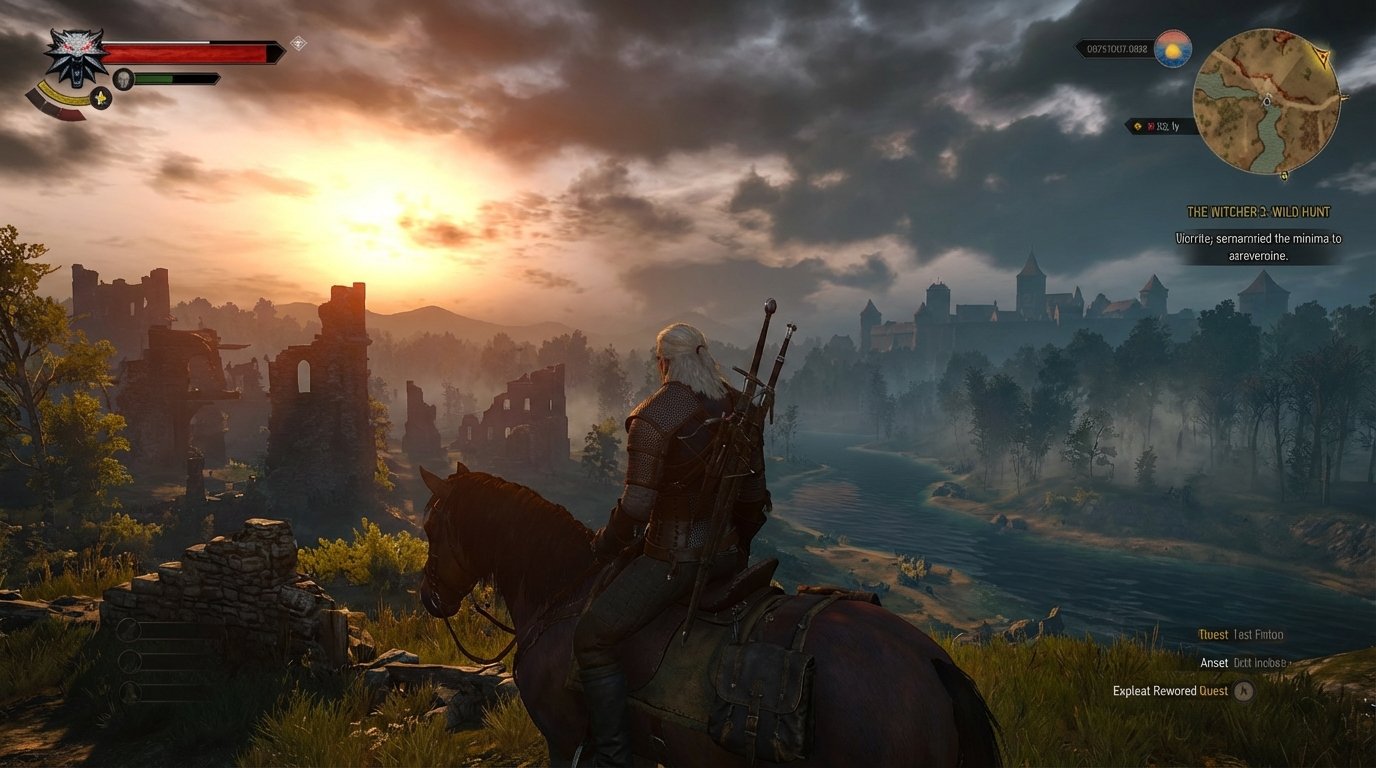Image resolution: width=1376 pixels, height=768 pixels.
Task: Select the 'Anset' objective entry
Action: tap(1213, 662)
